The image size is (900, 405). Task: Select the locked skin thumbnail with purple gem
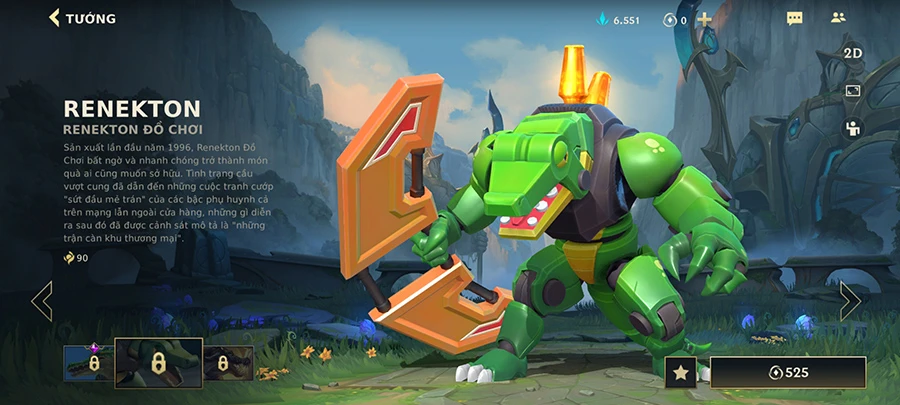pos(87,364)
